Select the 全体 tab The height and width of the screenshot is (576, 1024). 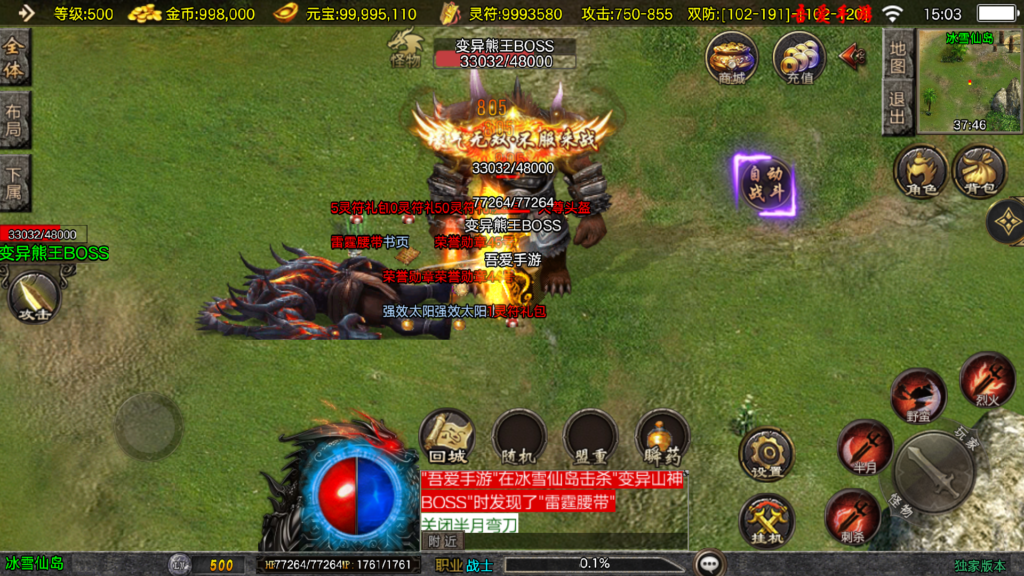(x=14, y=59)
